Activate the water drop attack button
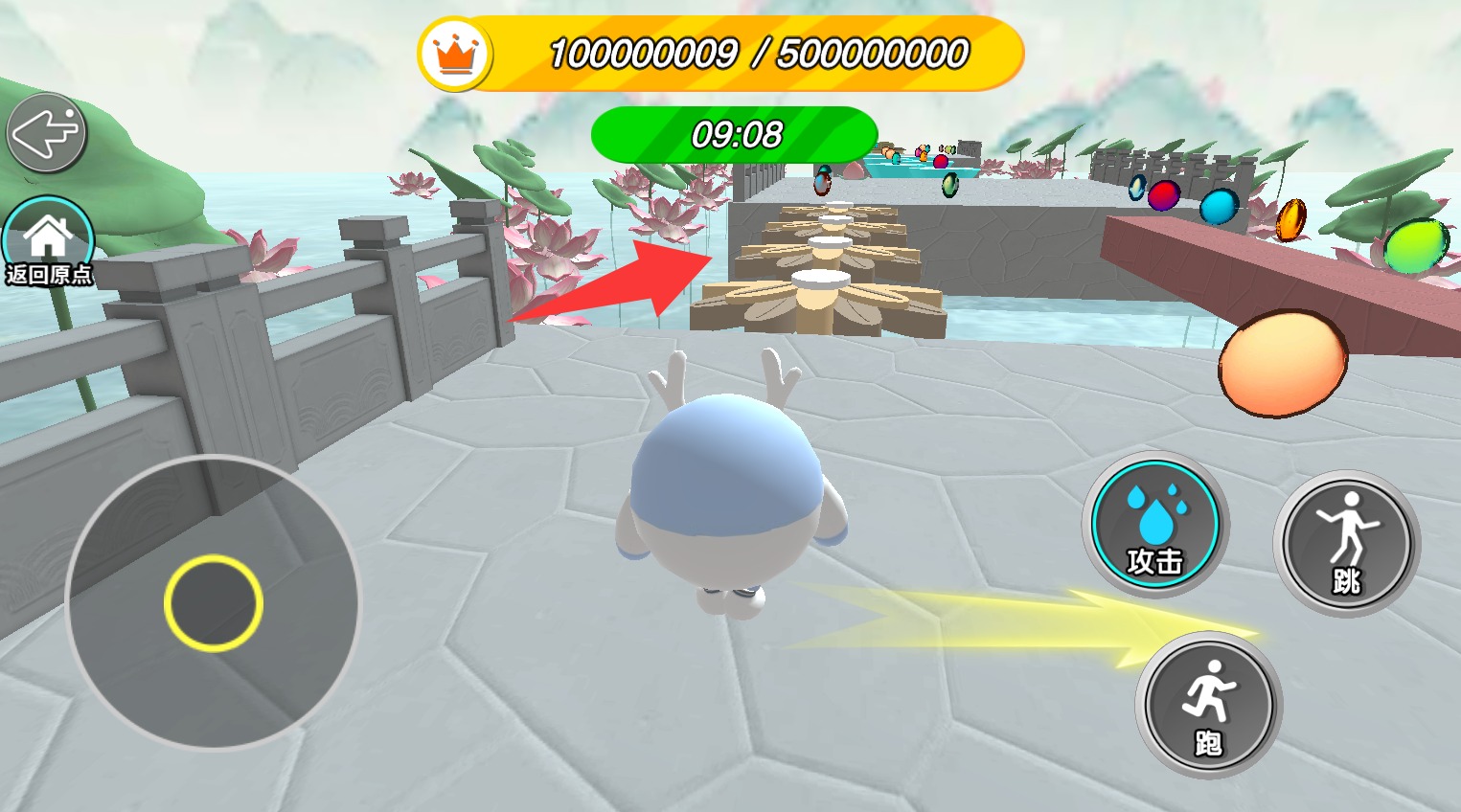 1154,525
